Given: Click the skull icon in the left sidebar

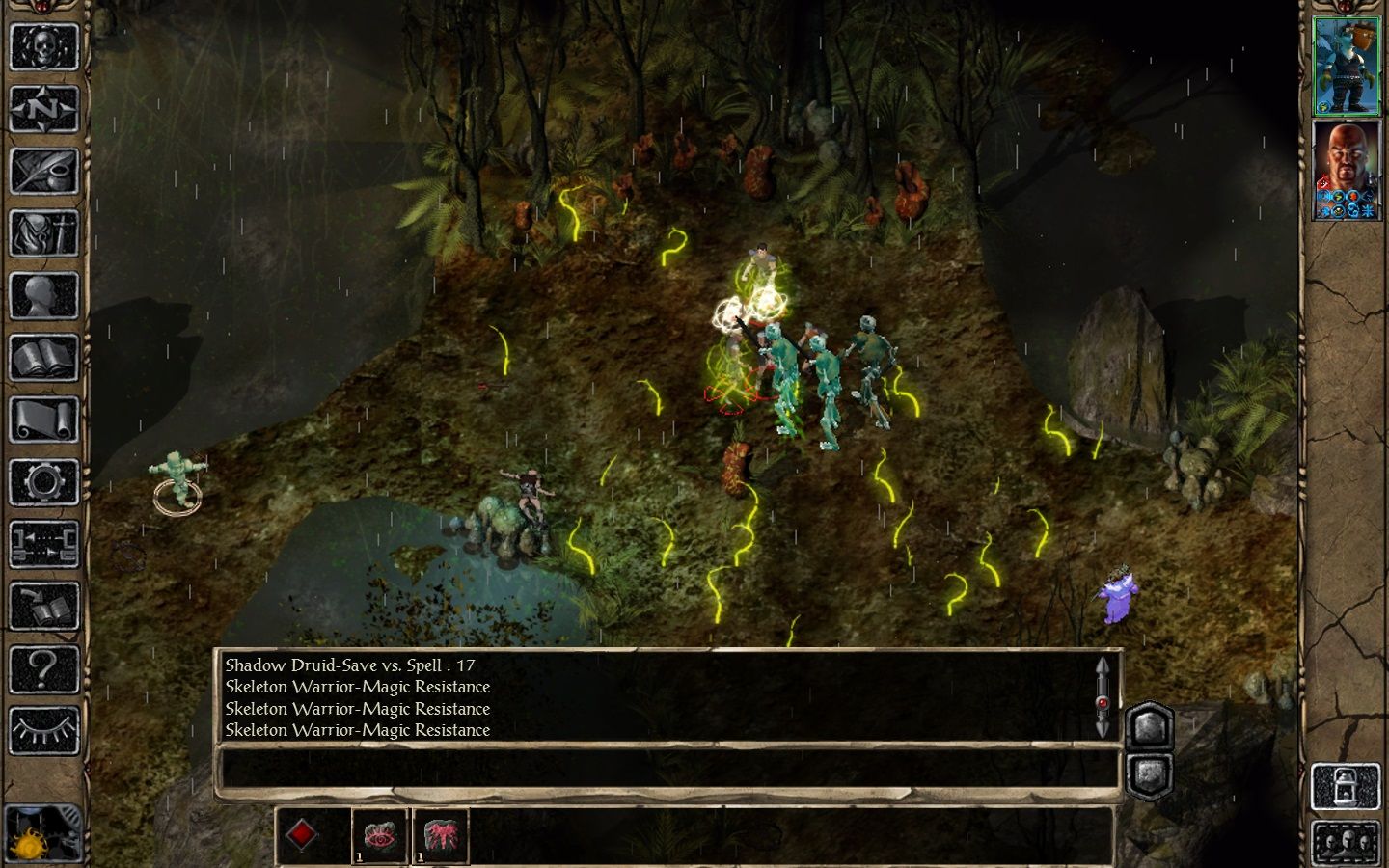Looking at the screenshot, I should point(43,46).
